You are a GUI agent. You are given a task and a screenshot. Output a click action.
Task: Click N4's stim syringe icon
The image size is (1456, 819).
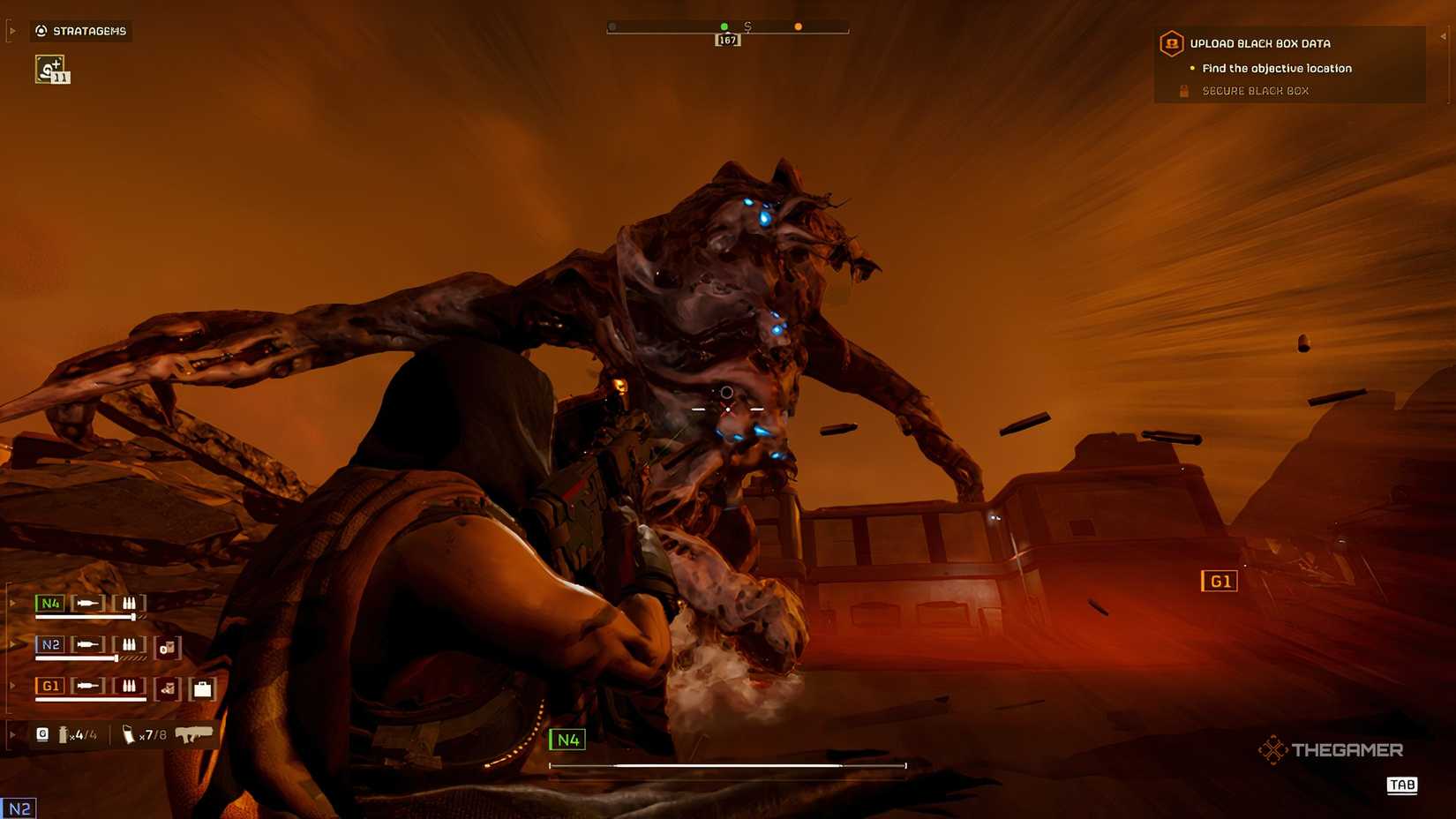tap(88, 604)
